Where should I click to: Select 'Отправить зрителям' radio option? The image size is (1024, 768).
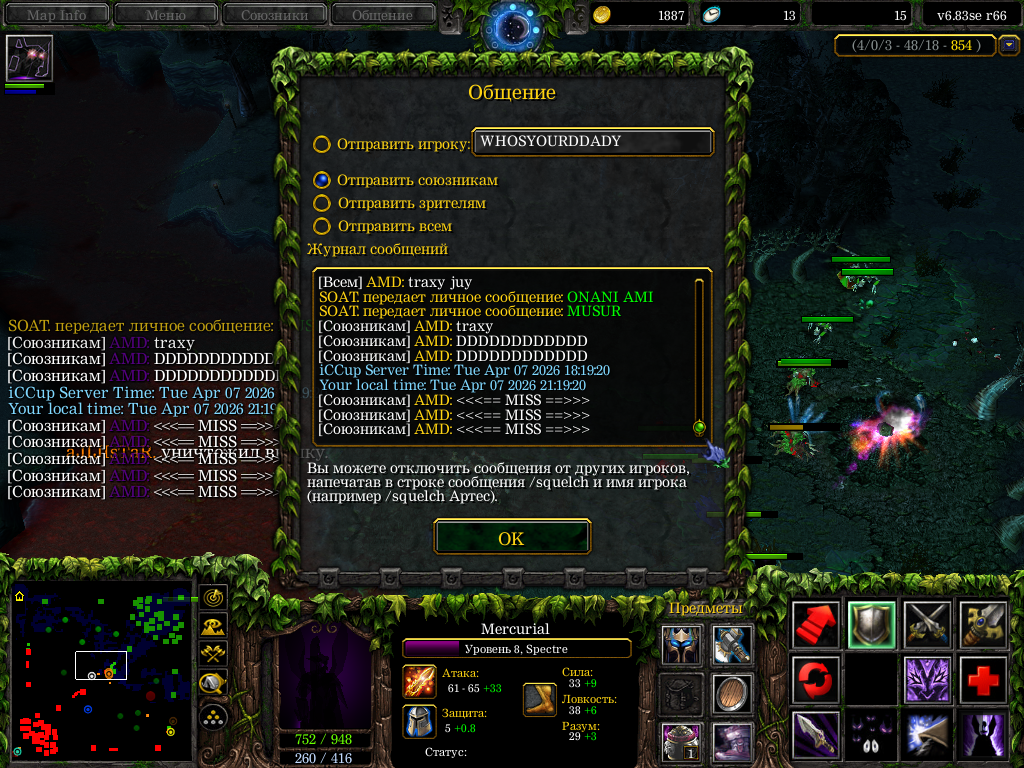(322, 203)
